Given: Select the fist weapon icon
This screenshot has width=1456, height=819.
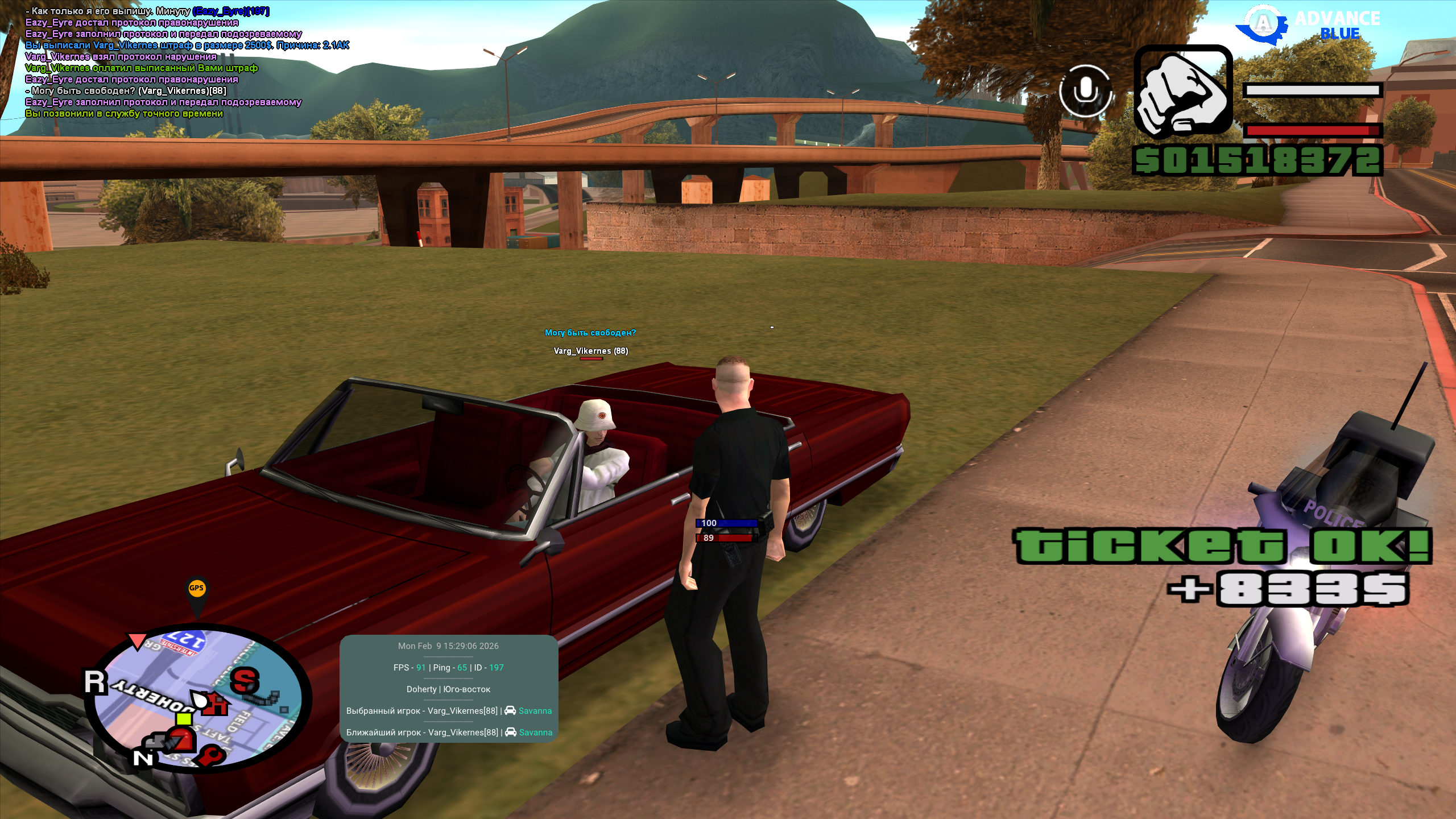Looking at the screenshot, I should point(1182,92).
